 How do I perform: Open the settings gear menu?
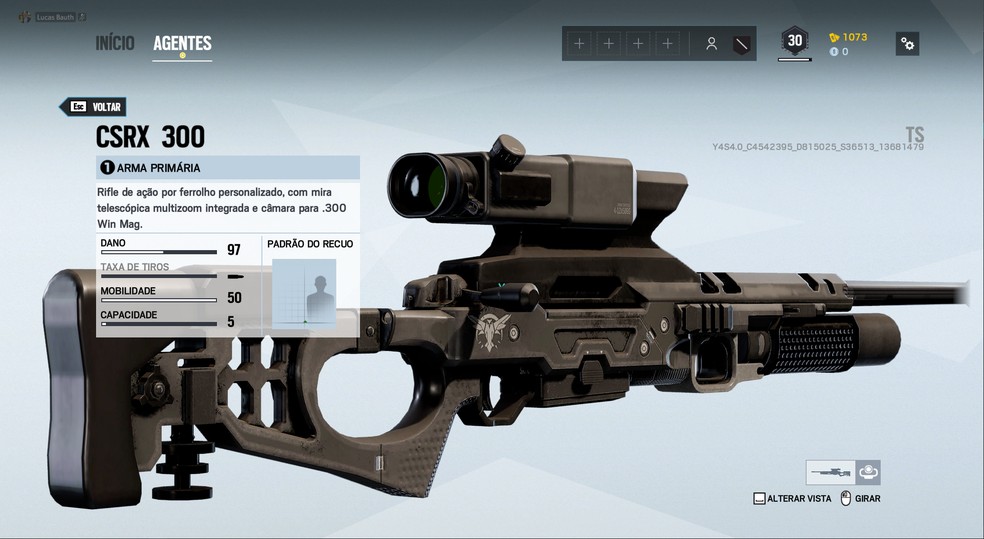click(907, 43)
